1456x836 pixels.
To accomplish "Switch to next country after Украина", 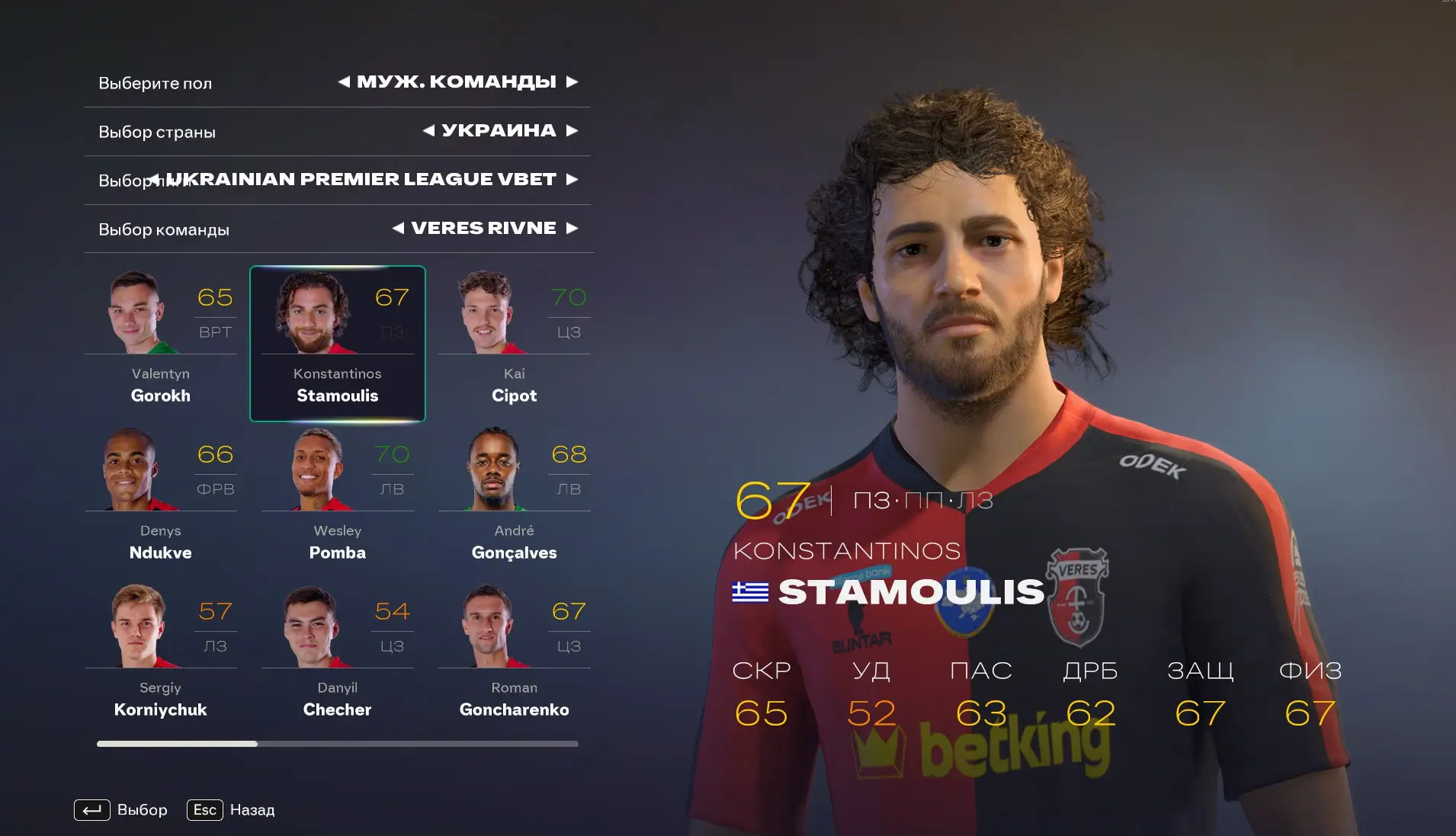I will click(x=572, y=130).
